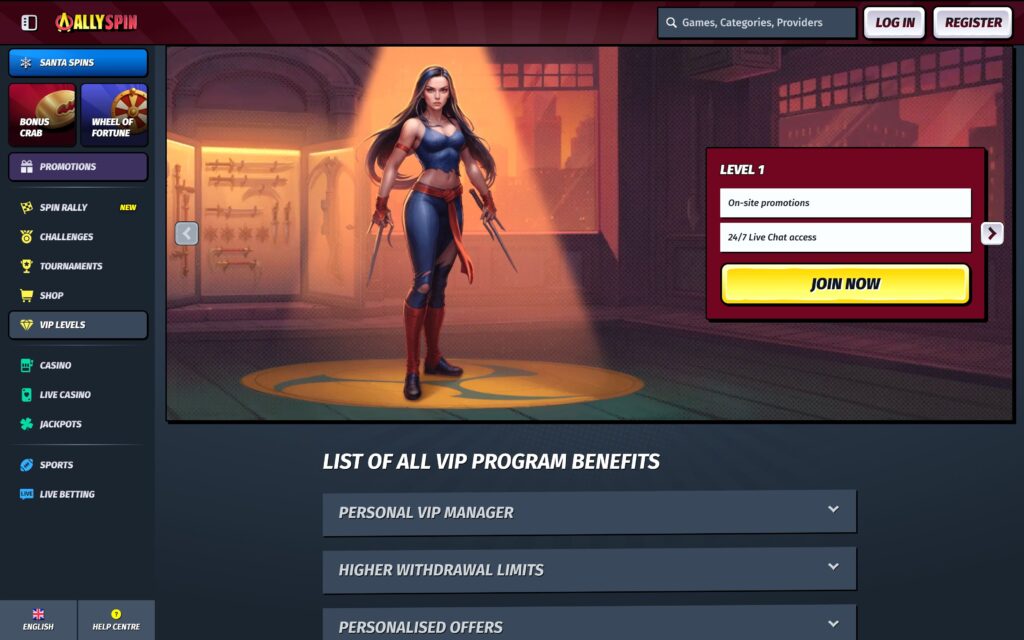Image resolution: width=1024 pixels, height=640 pixels.
Task: Open the Tournaments page
Action: pos(70,266)
